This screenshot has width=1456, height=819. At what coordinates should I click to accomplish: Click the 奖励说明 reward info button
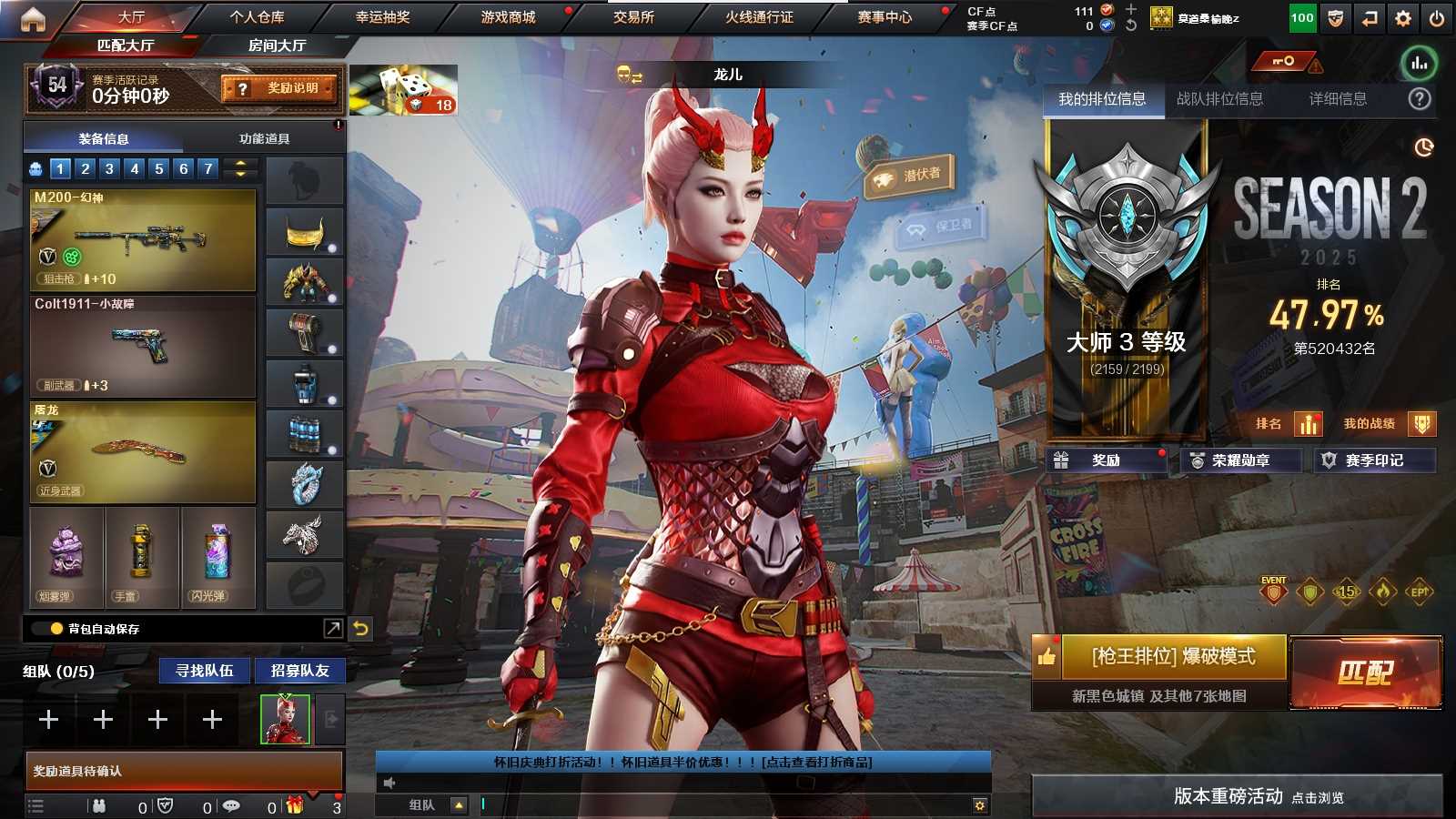point(280,88)
